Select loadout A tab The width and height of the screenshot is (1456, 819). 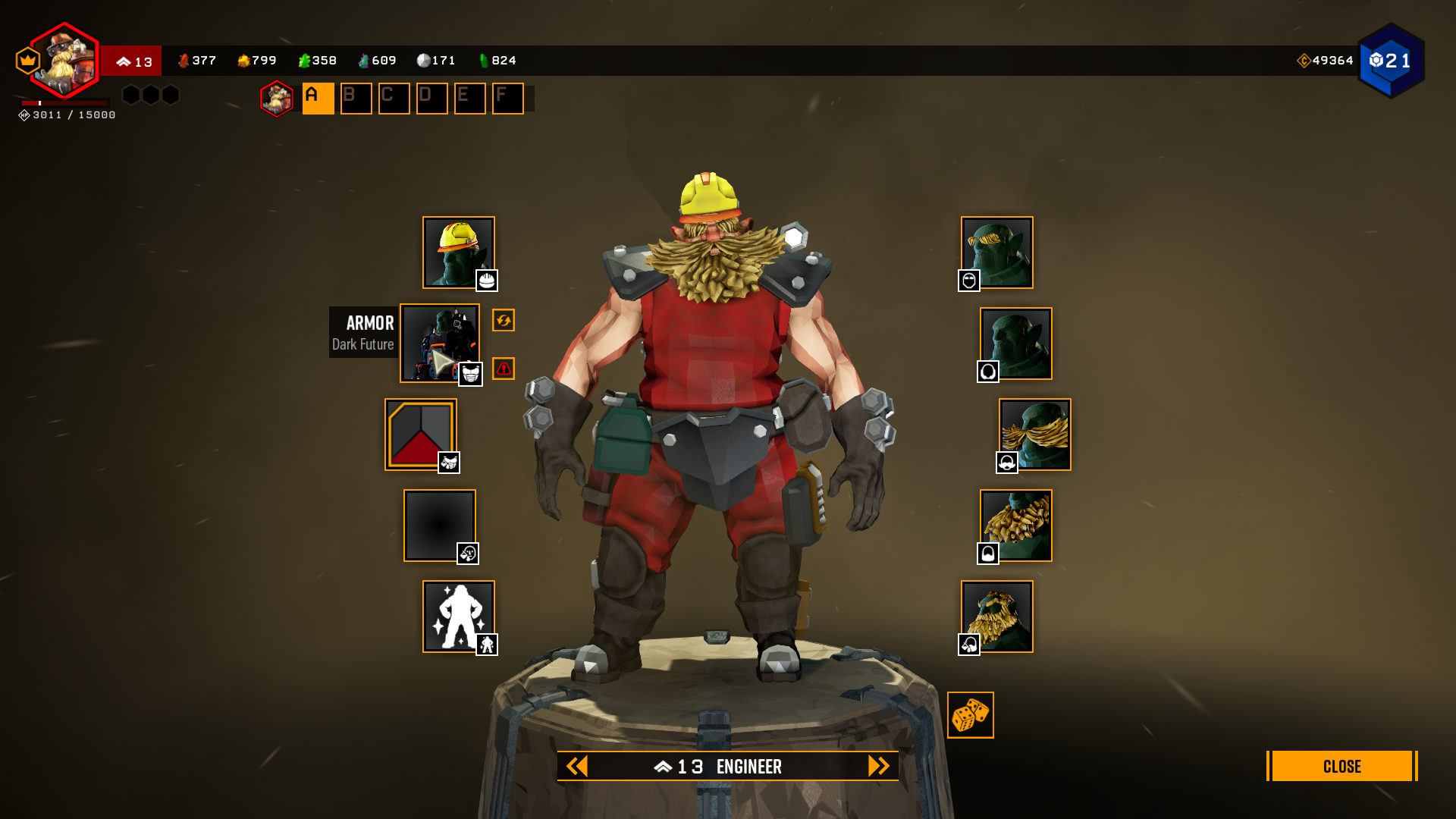pos(318,99)
